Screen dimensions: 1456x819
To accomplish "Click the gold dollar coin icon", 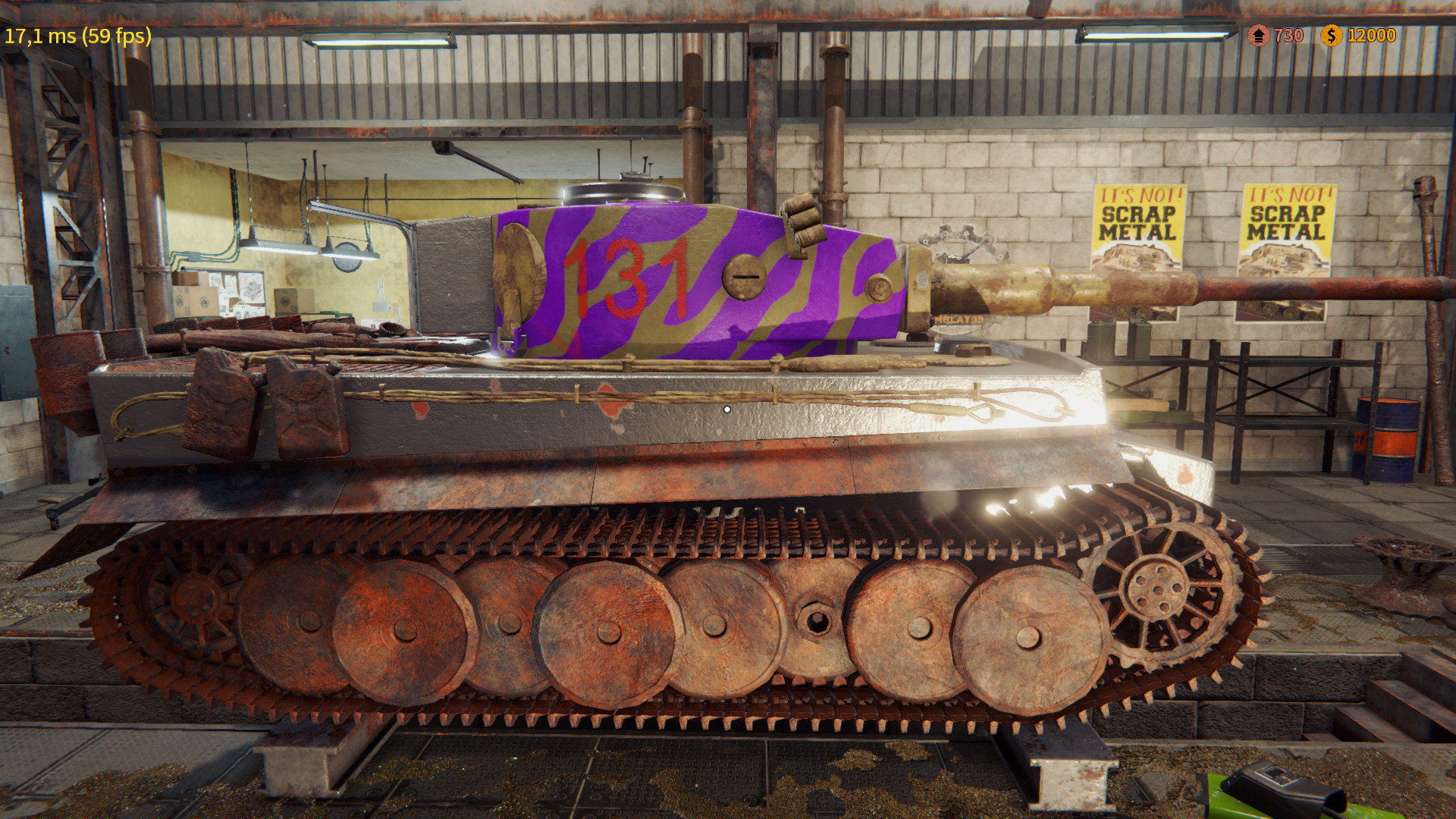I will click(1330, 35).
